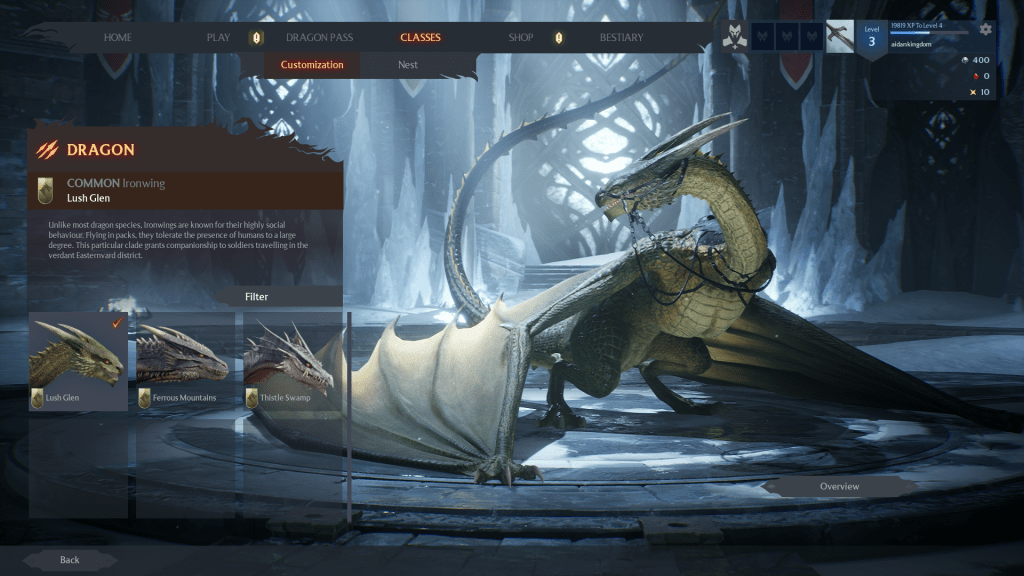Open settings with the gear icon
This screenshot has height=576, width=1024.
point(986,29)
